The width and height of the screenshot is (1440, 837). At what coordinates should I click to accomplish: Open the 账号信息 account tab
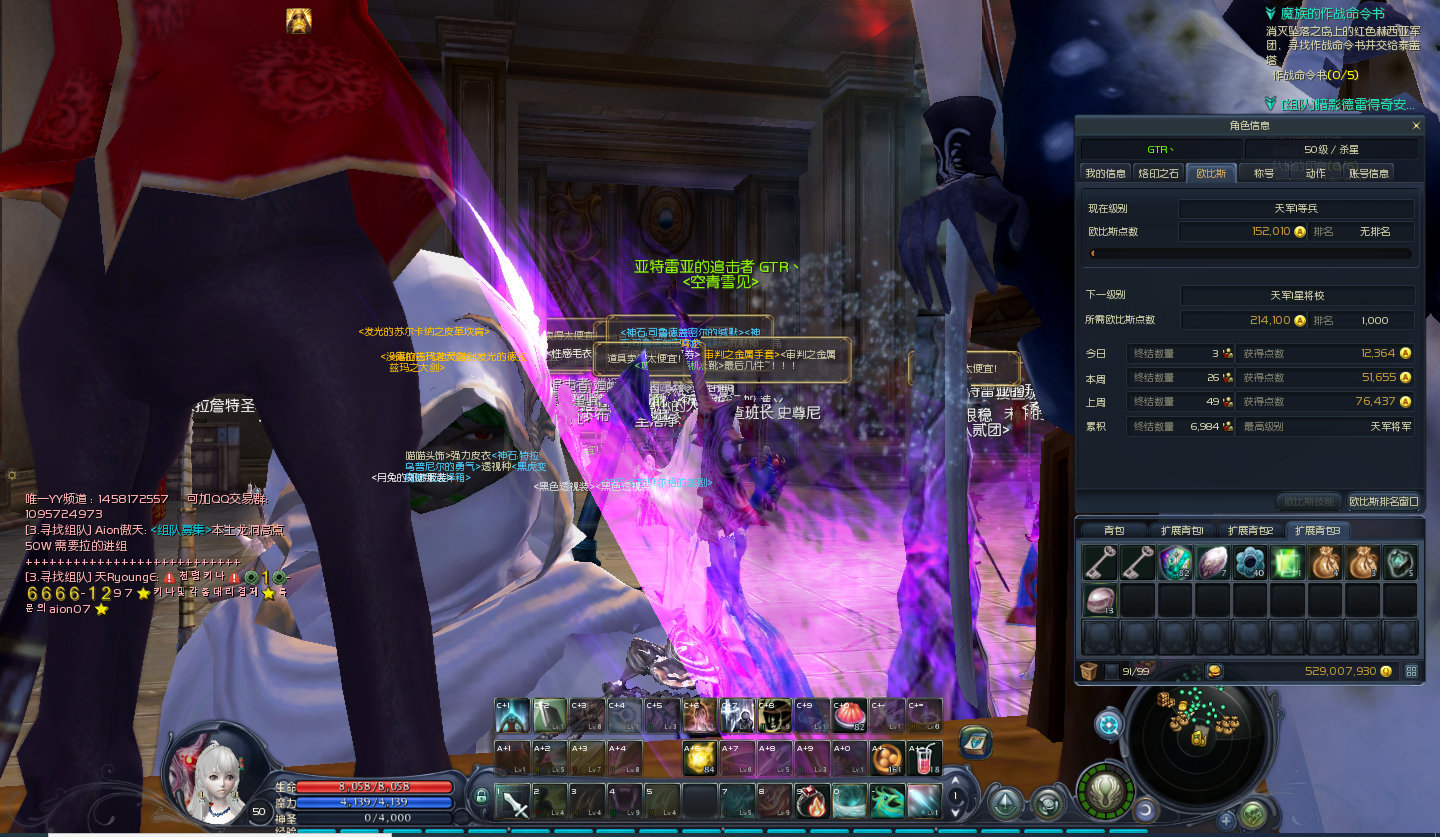click(1368, 173)
